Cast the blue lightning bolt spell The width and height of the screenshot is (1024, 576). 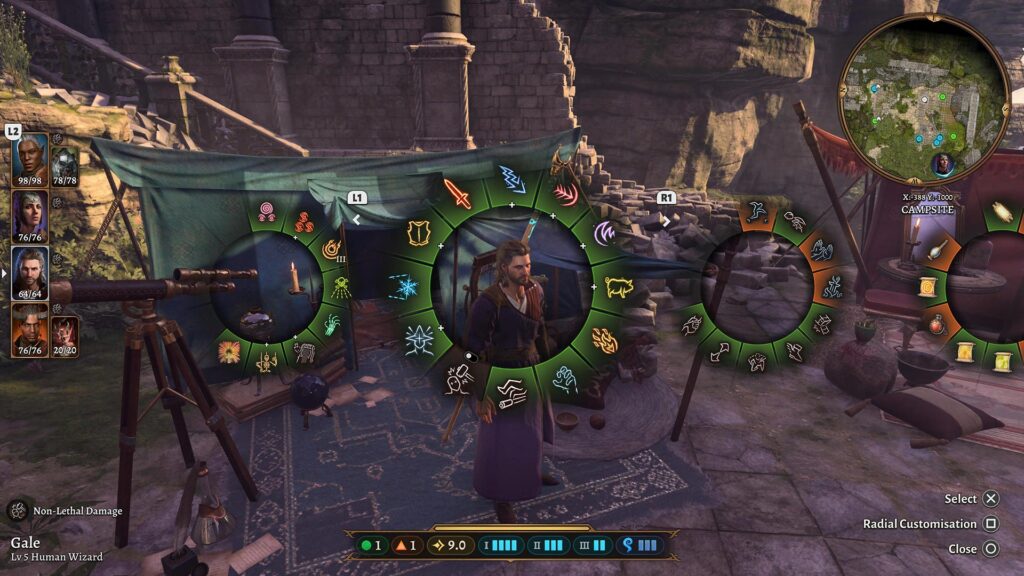tap(512, 178)
